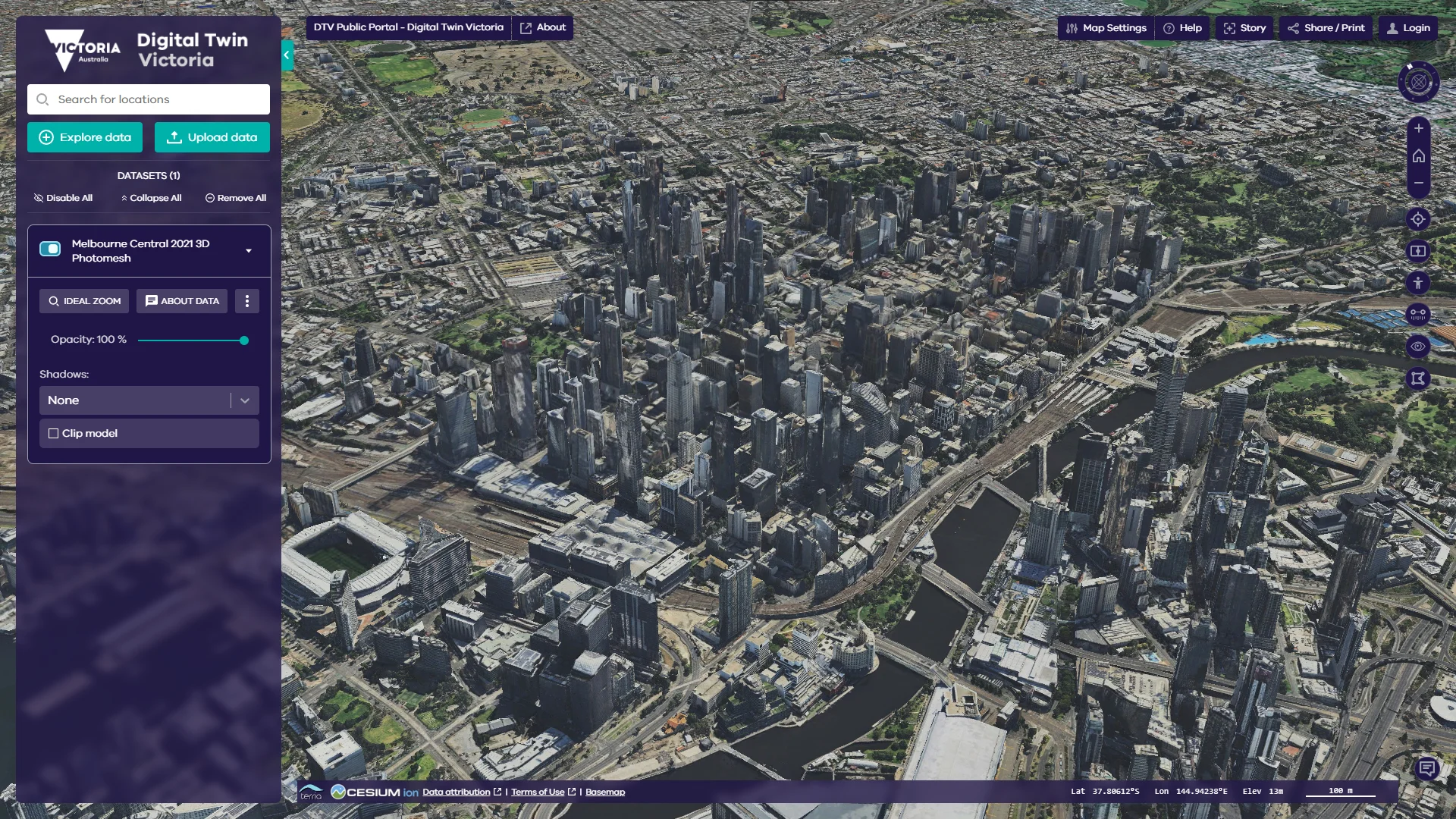Toggle the Melbourne Central 2021 3D Photomesh dataset
Screen dimensions: 1456x819
[x=50, y=248]
